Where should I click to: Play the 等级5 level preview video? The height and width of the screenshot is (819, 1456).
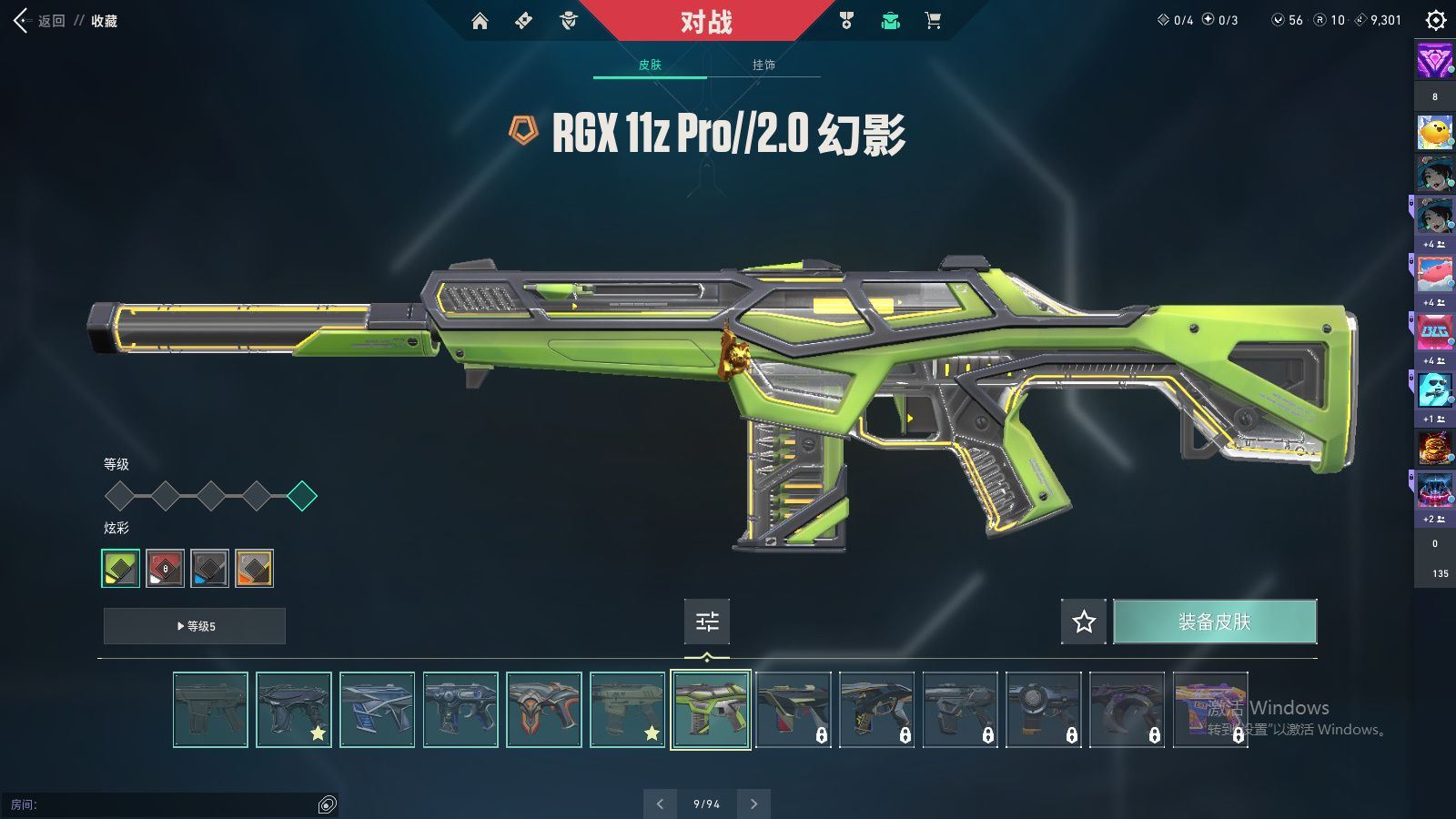(195, 626)
